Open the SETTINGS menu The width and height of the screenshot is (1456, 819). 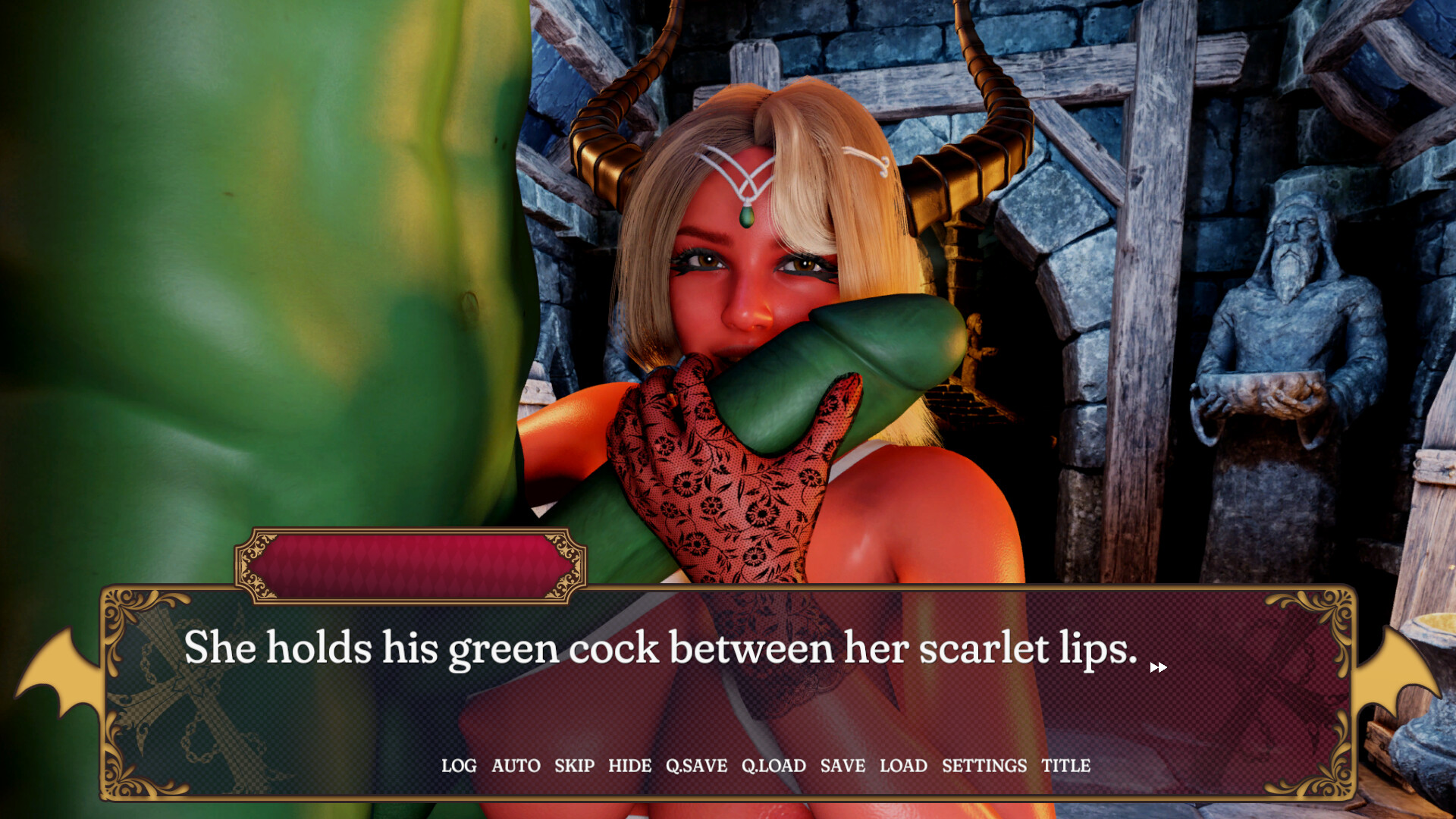(984, 766)
